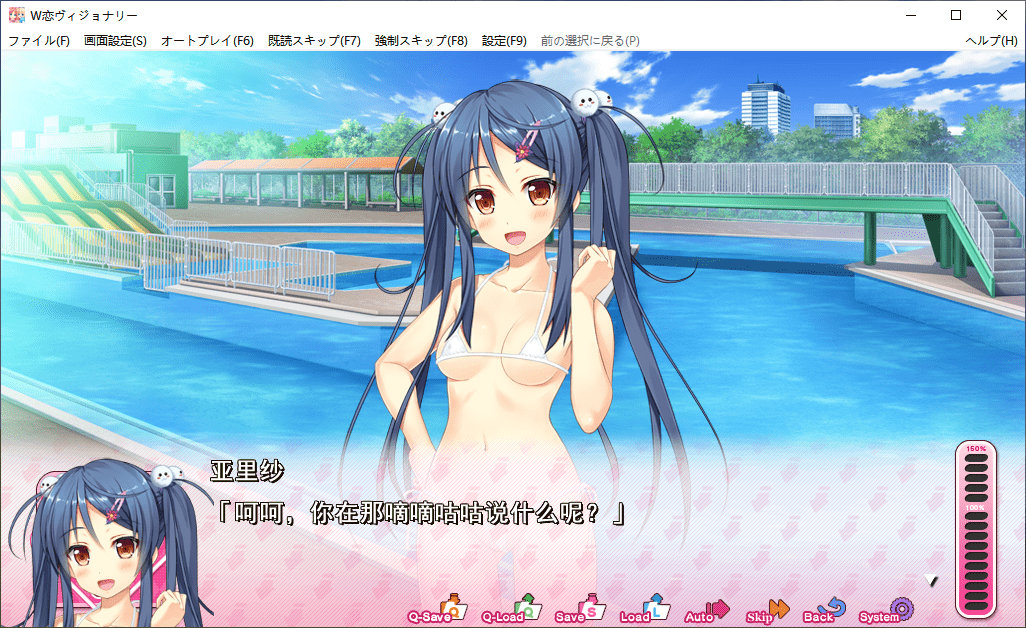Quick load with Q-Load button
Image resolution: width=1026 pixels, height=628 pixels.
pyautogui.click(x=510, y=611)
